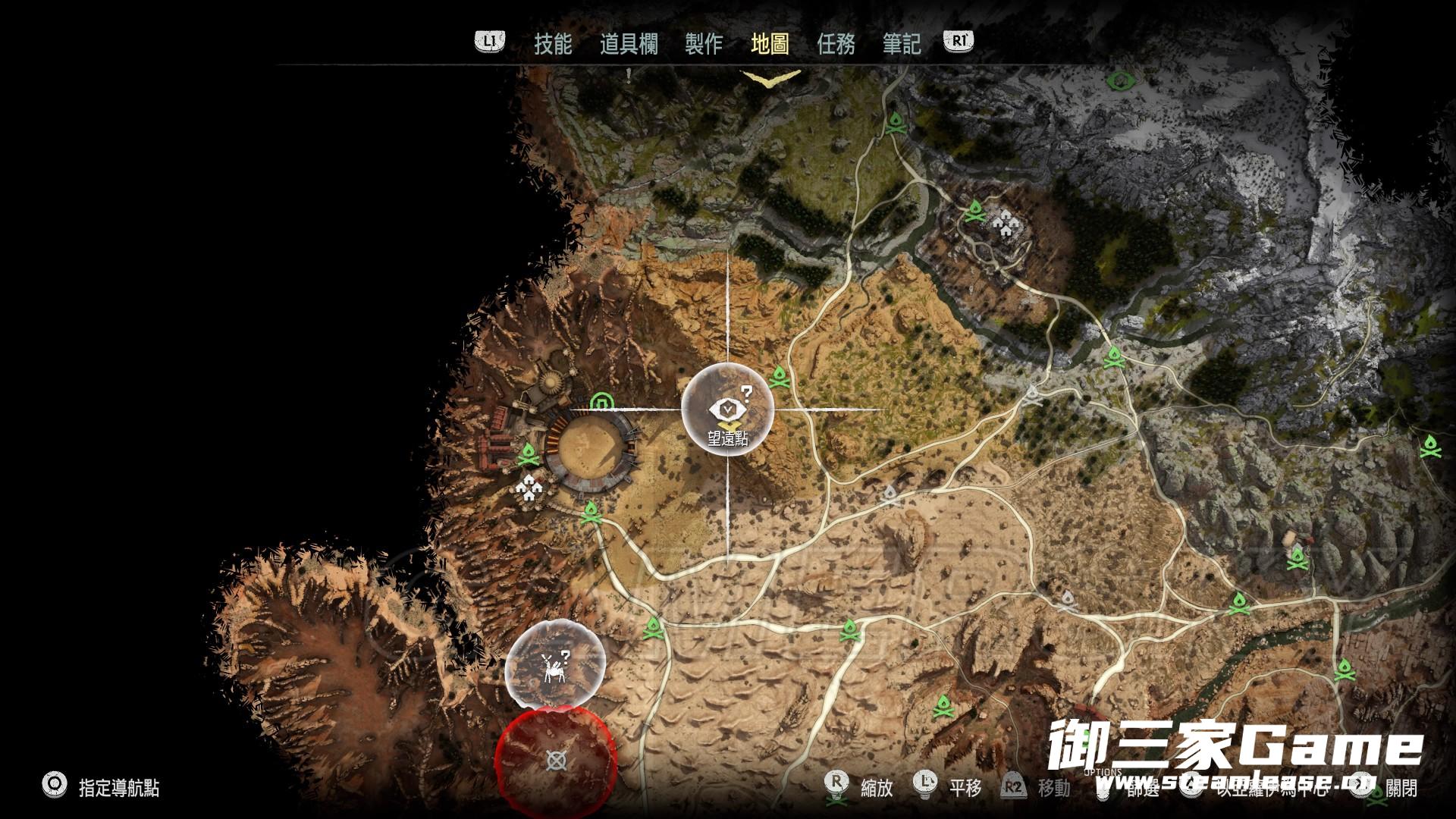
Task: Select the green eye marker on the snowy area
Action: [x=1119, y=79]
